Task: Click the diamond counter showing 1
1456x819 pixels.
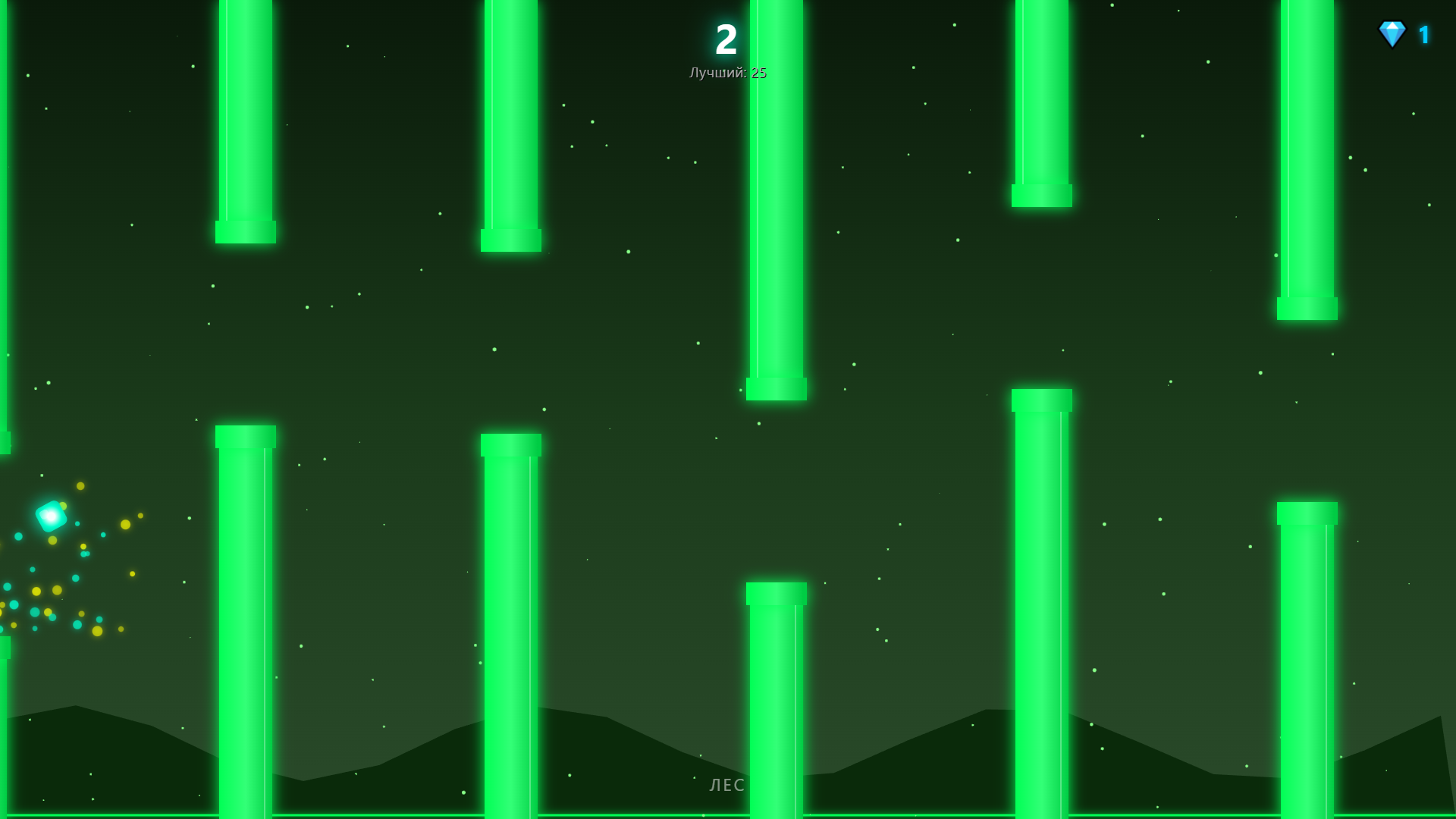Action: coord(1424,34)
